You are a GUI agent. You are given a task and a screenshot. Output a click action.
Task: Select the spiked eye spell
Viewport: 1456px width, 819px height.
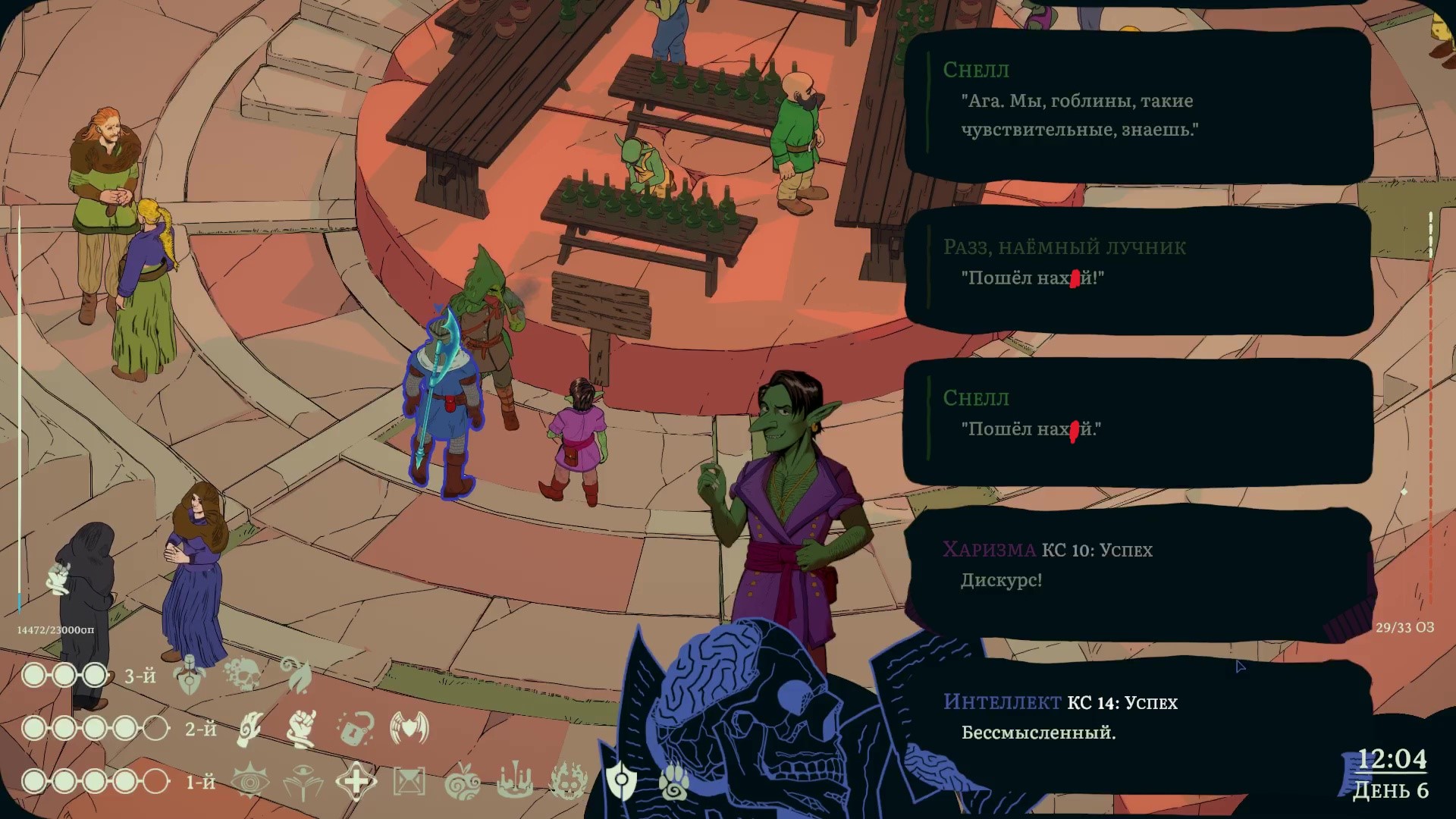click(249, 782)
